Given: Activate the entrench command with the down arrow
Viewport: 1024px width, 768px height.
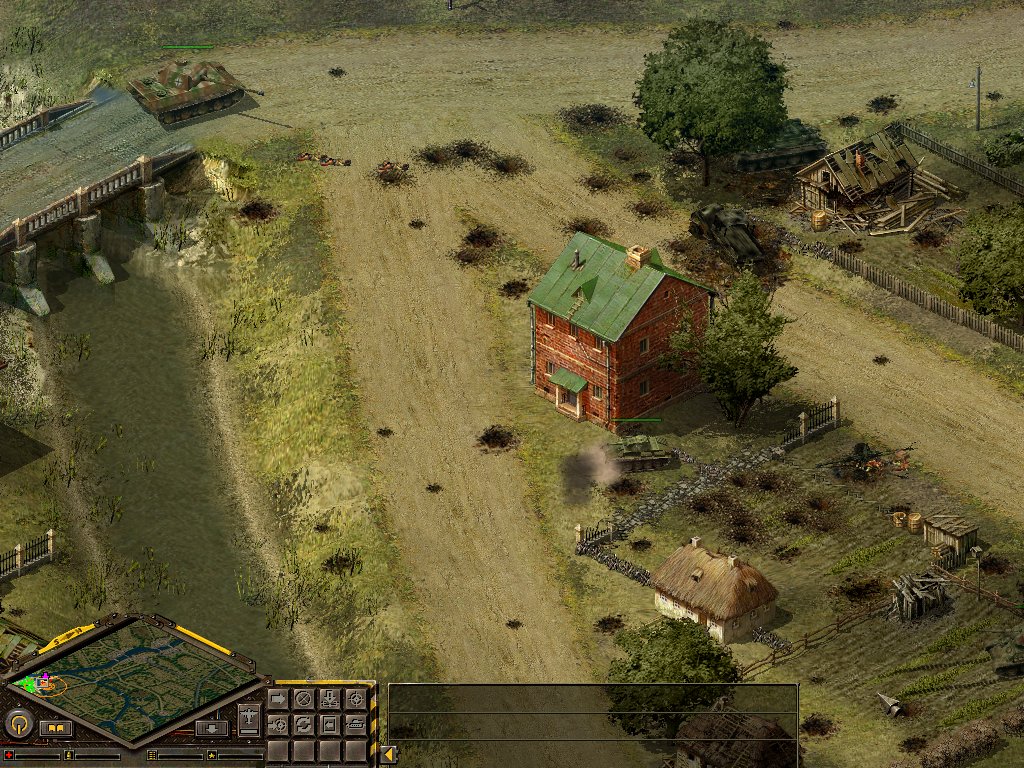Looking at the screenshot, I should [x=329, y=699].
